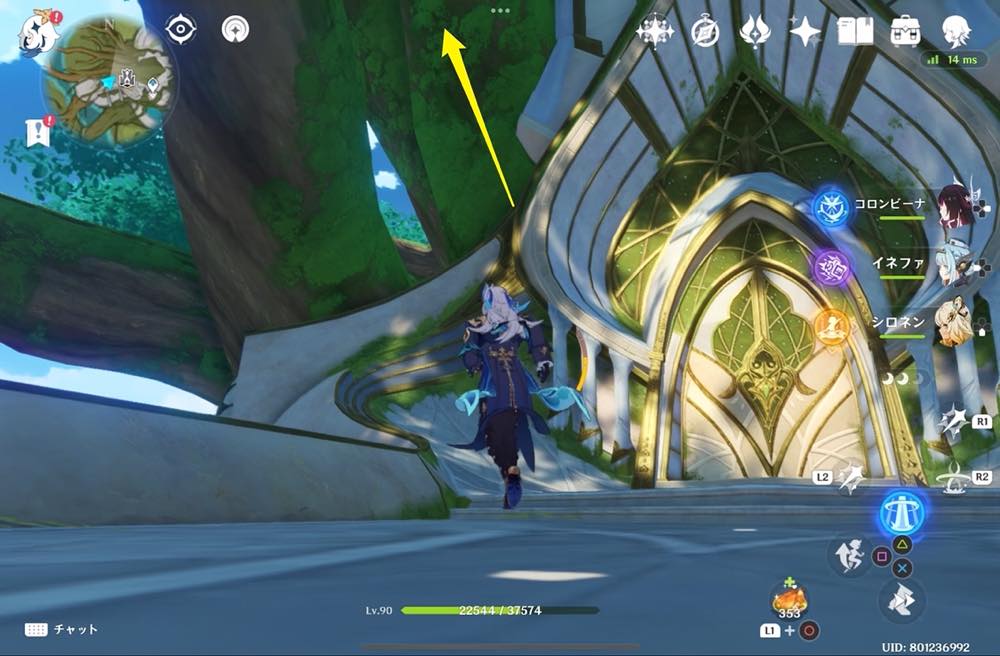Open the backpack inventory

pyautogui.click(x=905, y=32)
